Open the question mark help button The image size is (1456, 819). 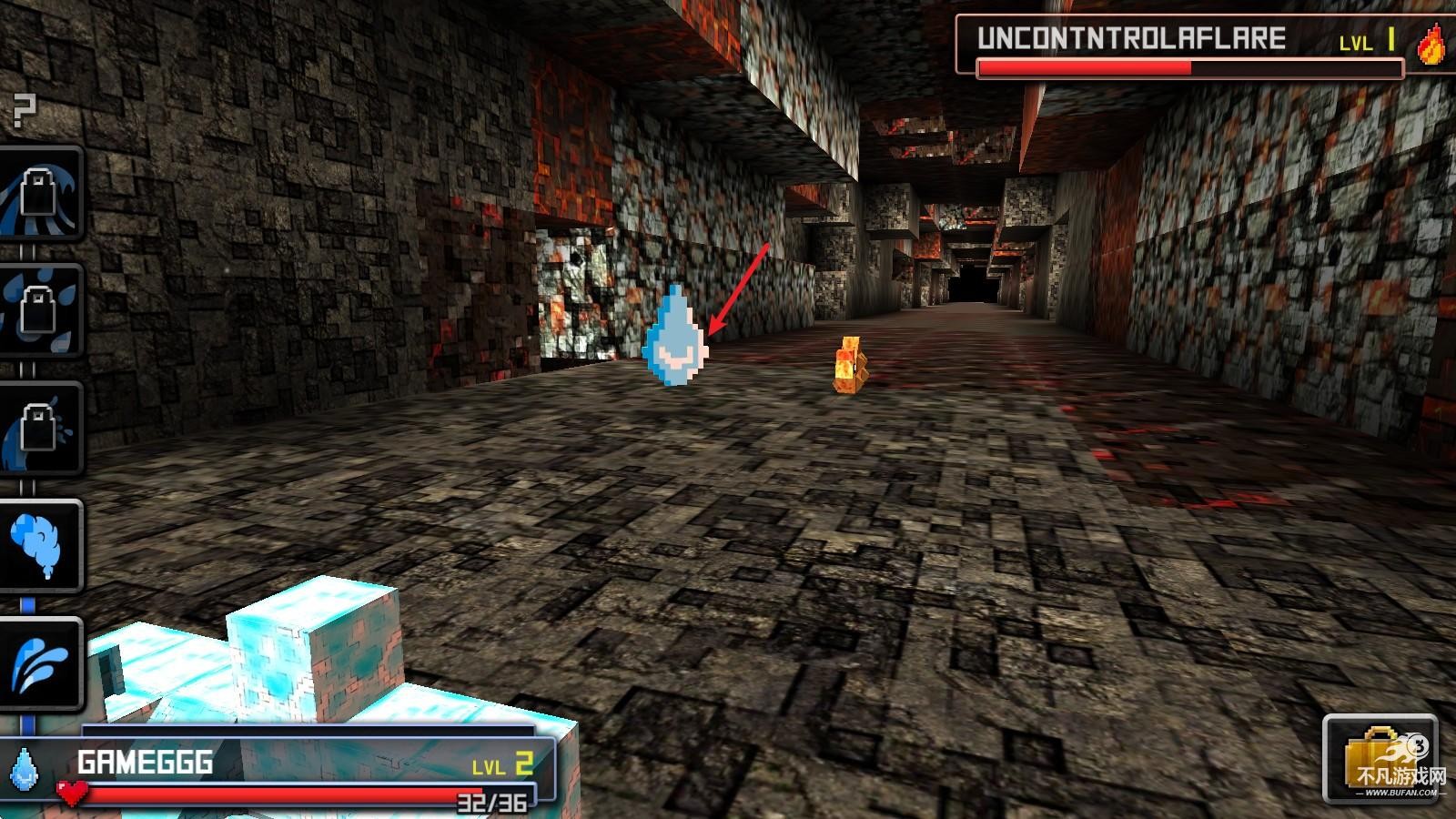tap(25, 111)
